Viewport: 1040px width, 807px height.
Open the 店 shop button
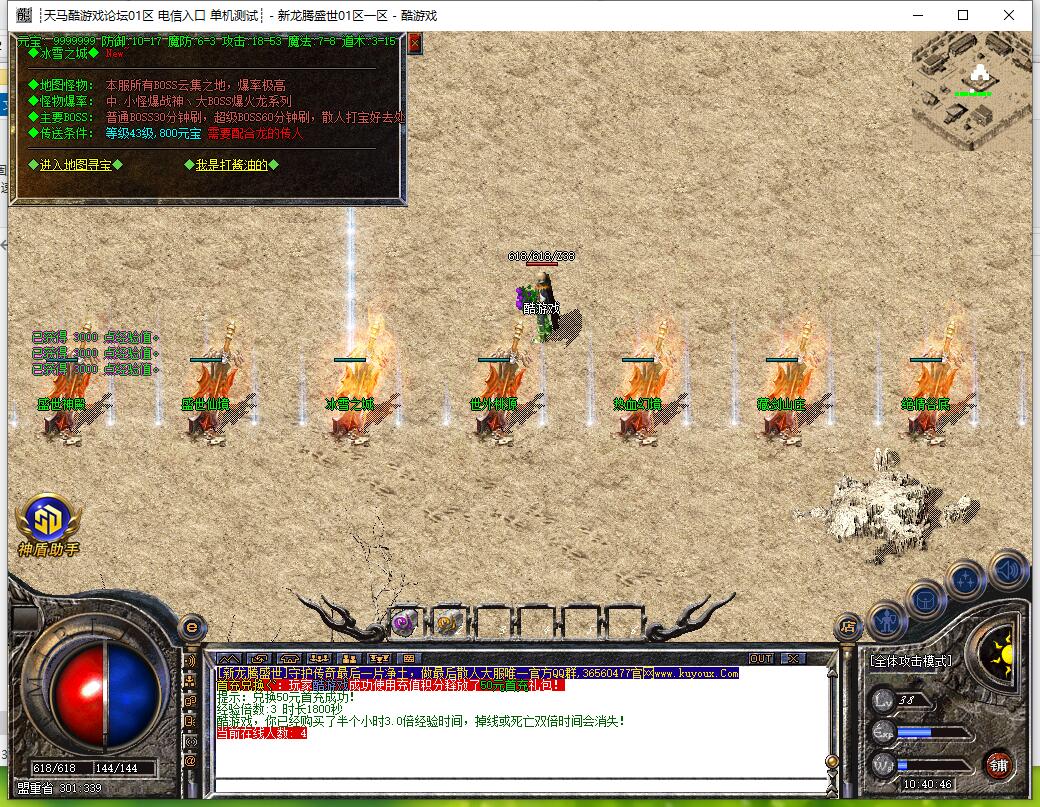(x=848, y=628)
